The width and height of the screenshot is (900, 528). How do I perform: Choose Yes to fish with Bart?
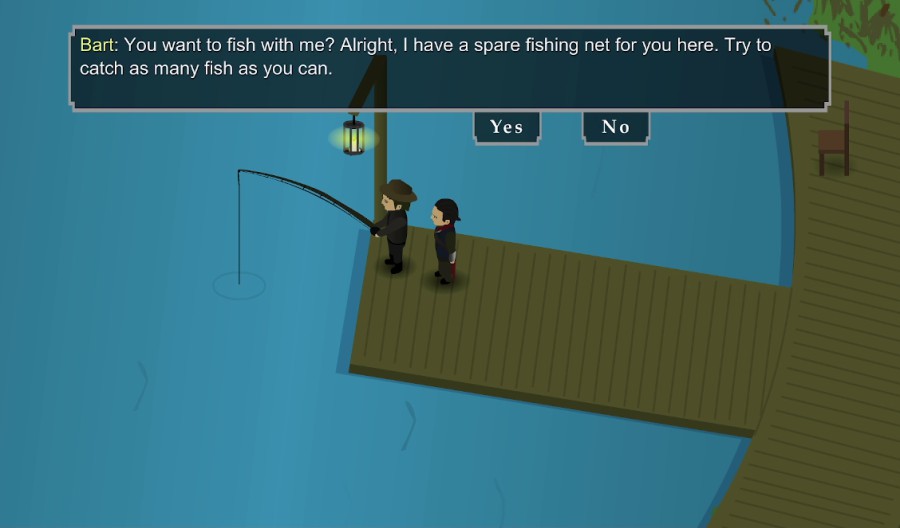click(506, 127)
